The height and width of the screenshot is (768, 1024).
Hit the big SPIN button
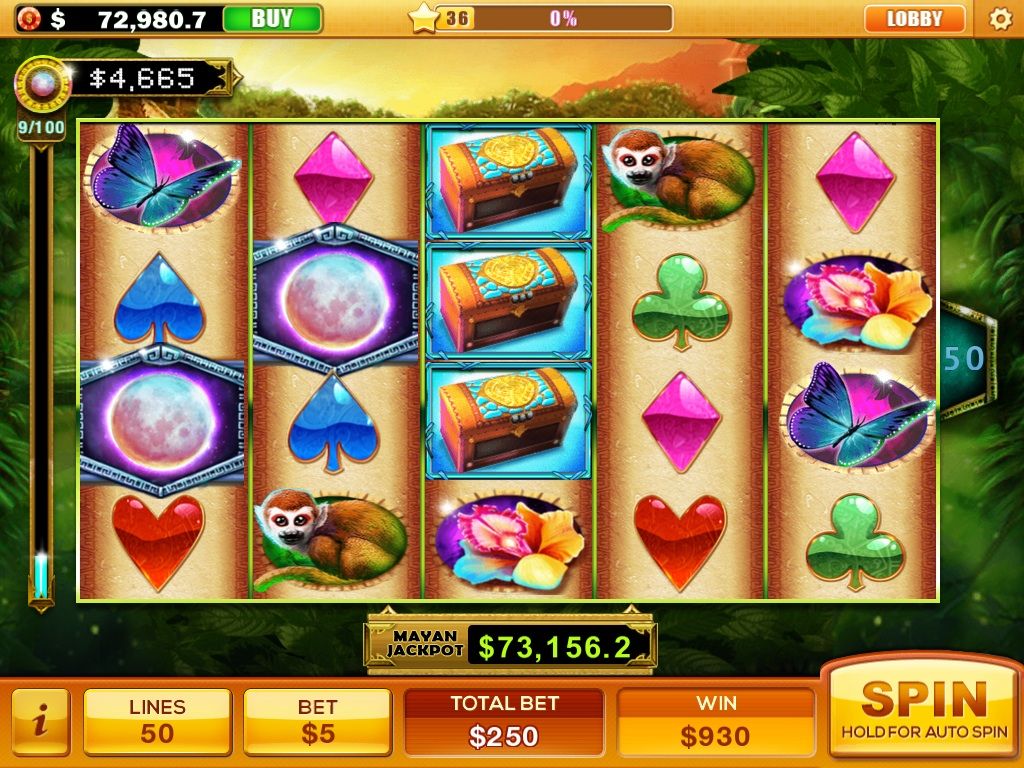[923, 708]
